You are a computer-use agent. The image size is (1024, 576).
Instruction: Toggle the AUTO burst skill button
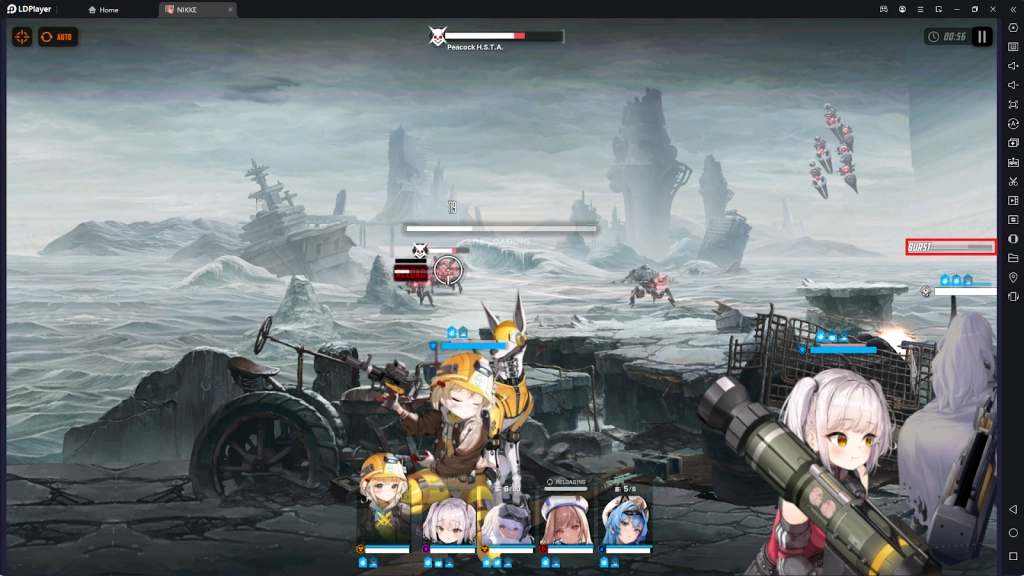pos(58,37)
